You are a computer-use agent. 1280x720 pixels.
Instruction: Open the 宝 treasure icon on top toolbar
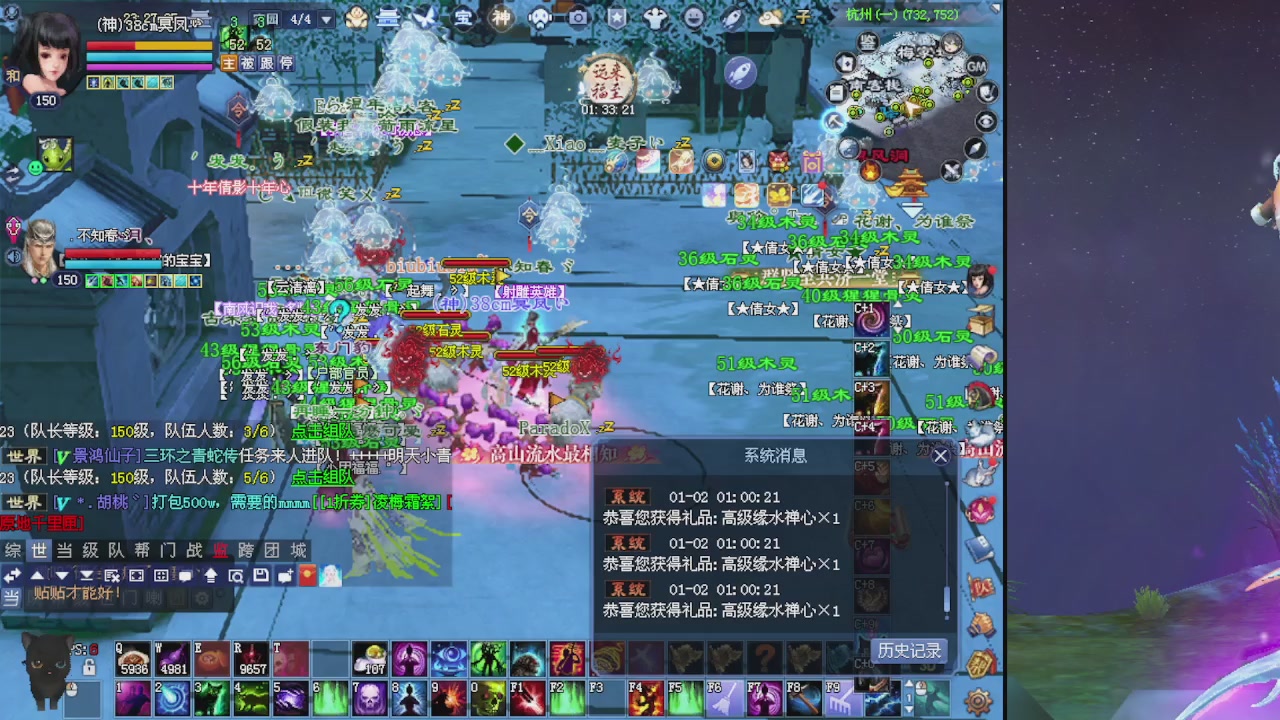pyautogui.click(x=463, y=17)
